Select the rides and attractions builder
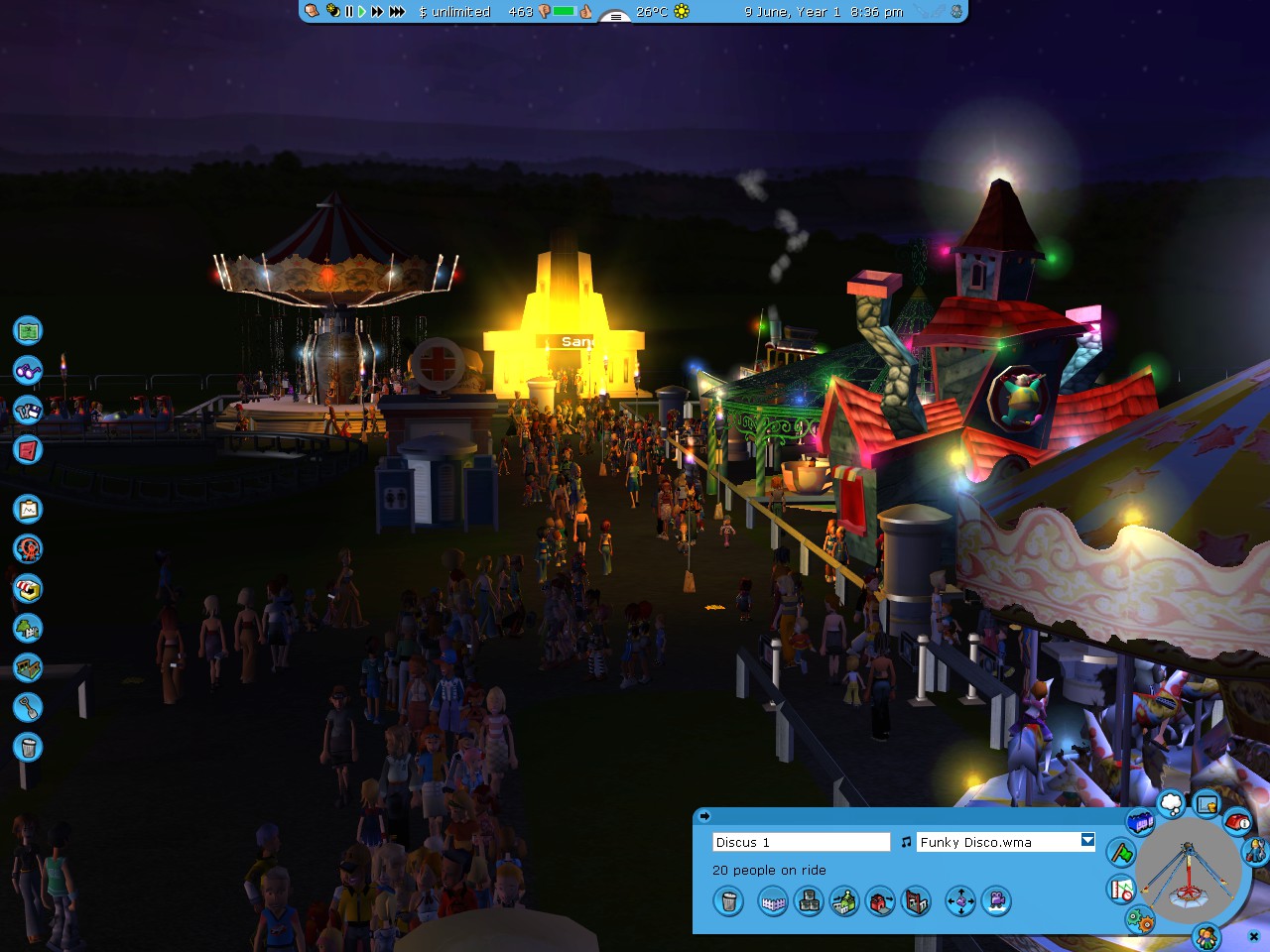The image size is (1270, 952). click(x=27, y=548)
